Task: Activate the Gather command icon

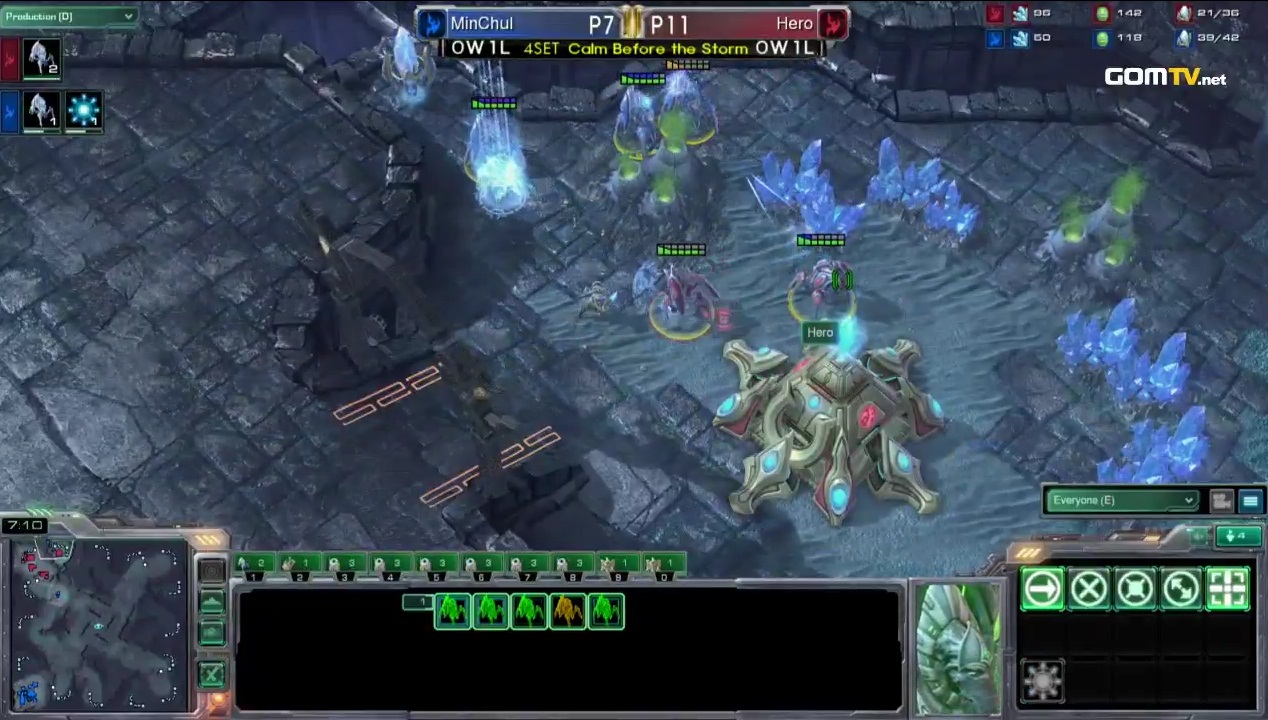Action: (x=1229, y=588)
